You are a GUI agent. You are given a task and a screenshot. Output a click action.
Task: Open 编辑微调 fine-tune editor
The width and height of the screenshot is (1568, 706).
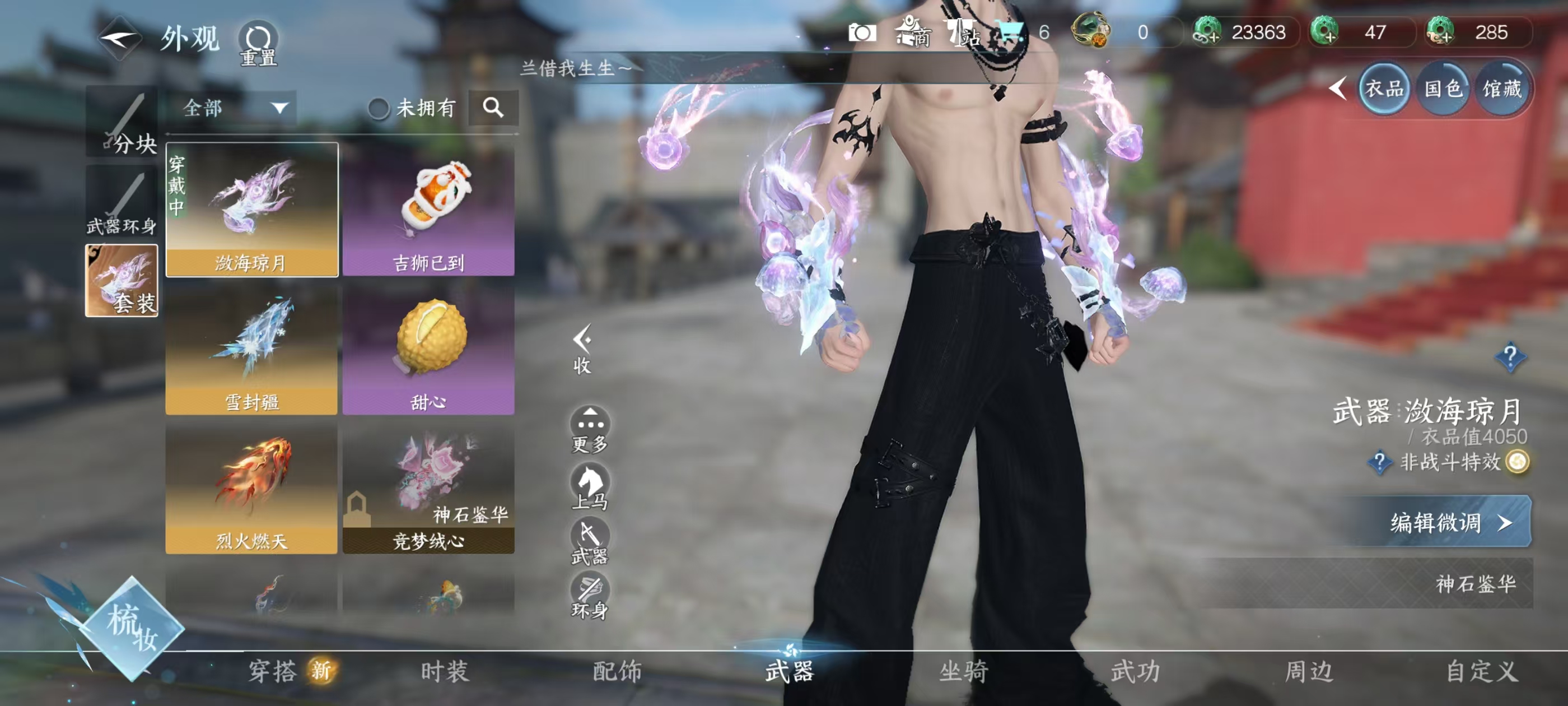point(1446,522)
